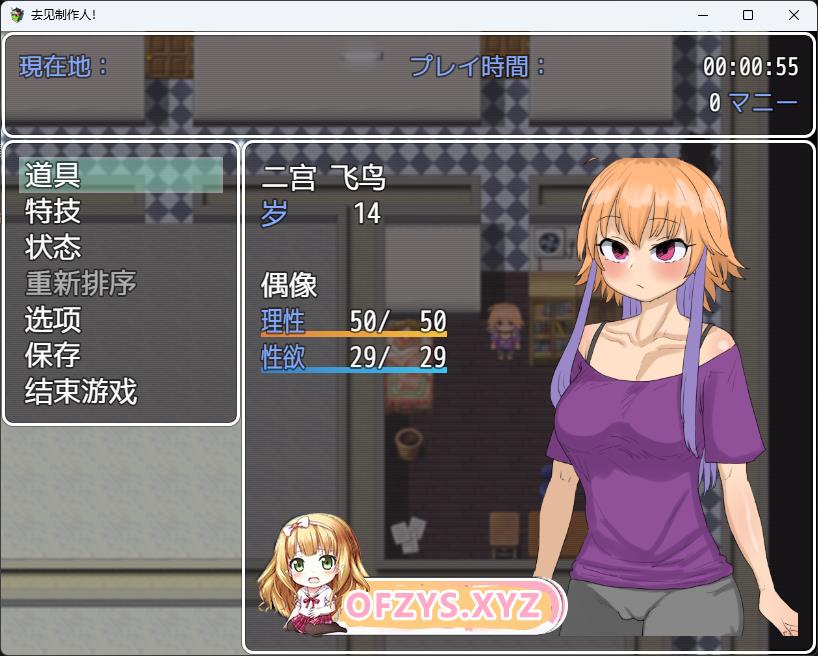The width and height of the screenshot is (818, 656).
Task: Select 结束游戏 to end the game
Action: [81, 392]
